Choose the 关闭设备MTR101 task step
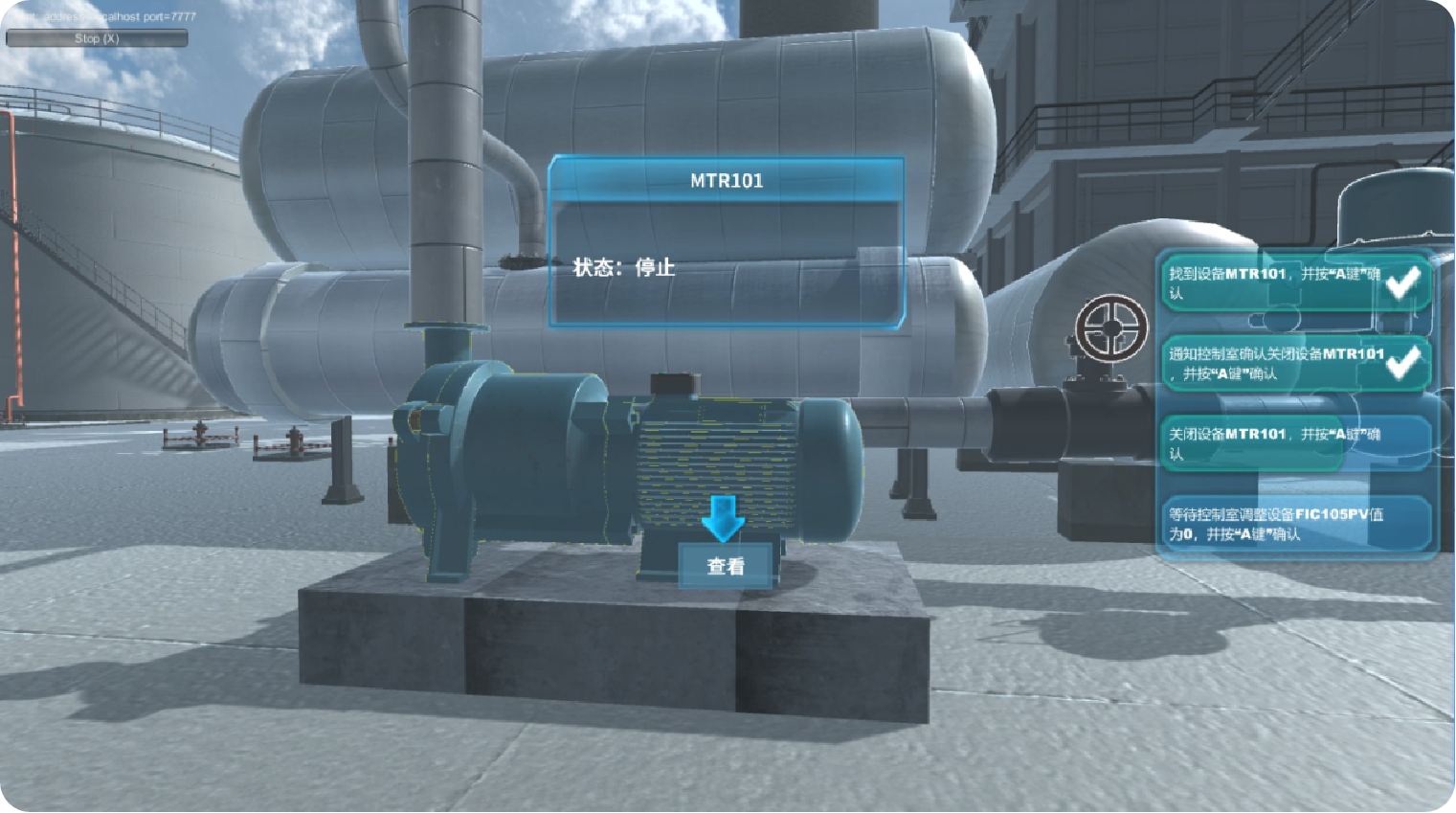 click(1294, 443)
